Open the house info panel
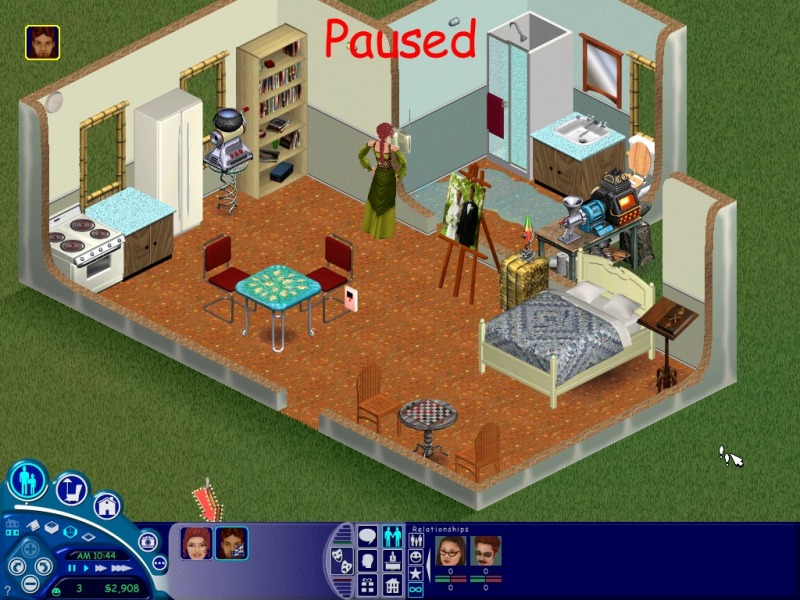 point(392,583)
